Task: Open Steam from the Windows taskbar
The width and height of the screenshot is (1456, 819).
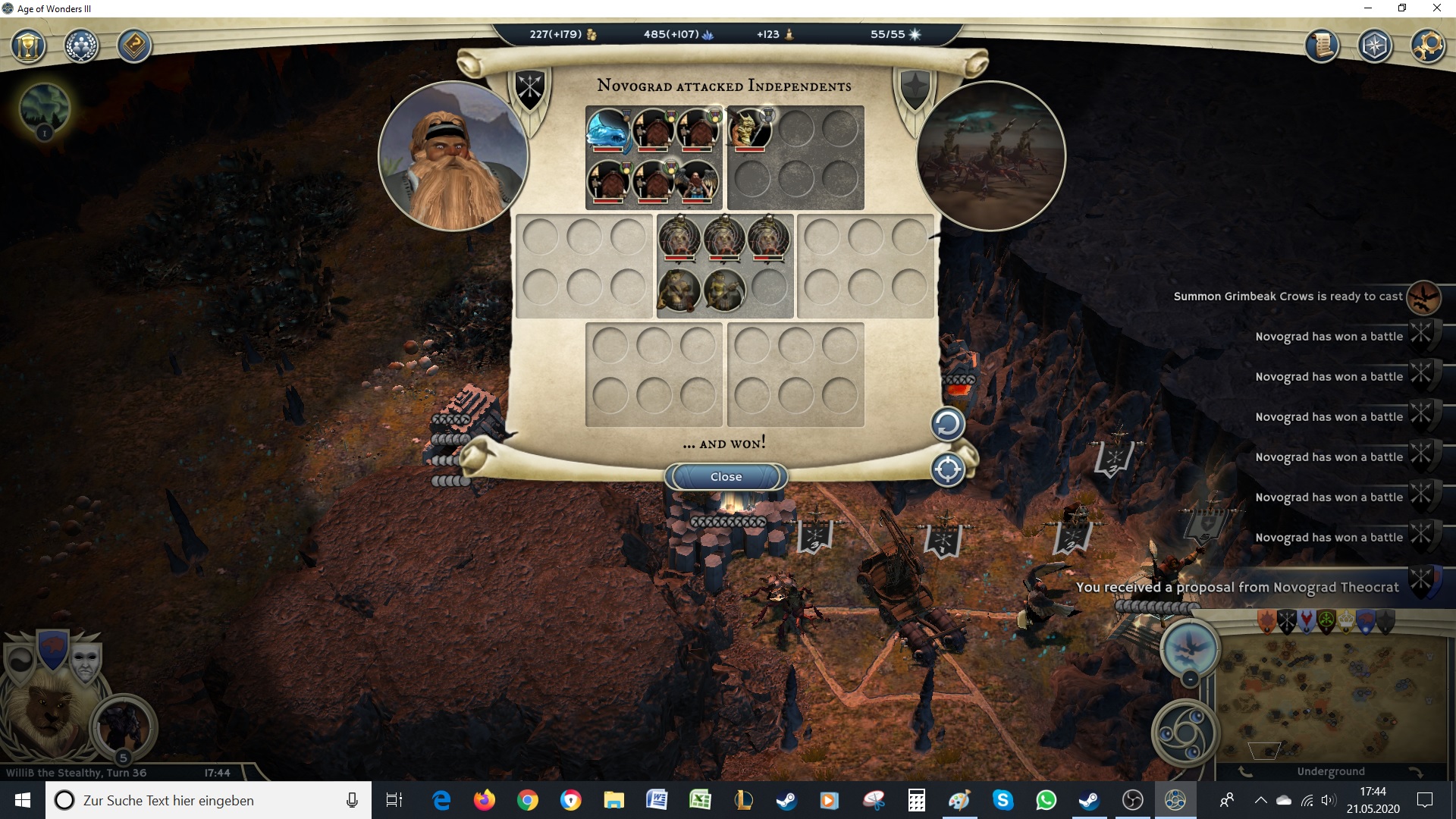Action: [786, 800]
